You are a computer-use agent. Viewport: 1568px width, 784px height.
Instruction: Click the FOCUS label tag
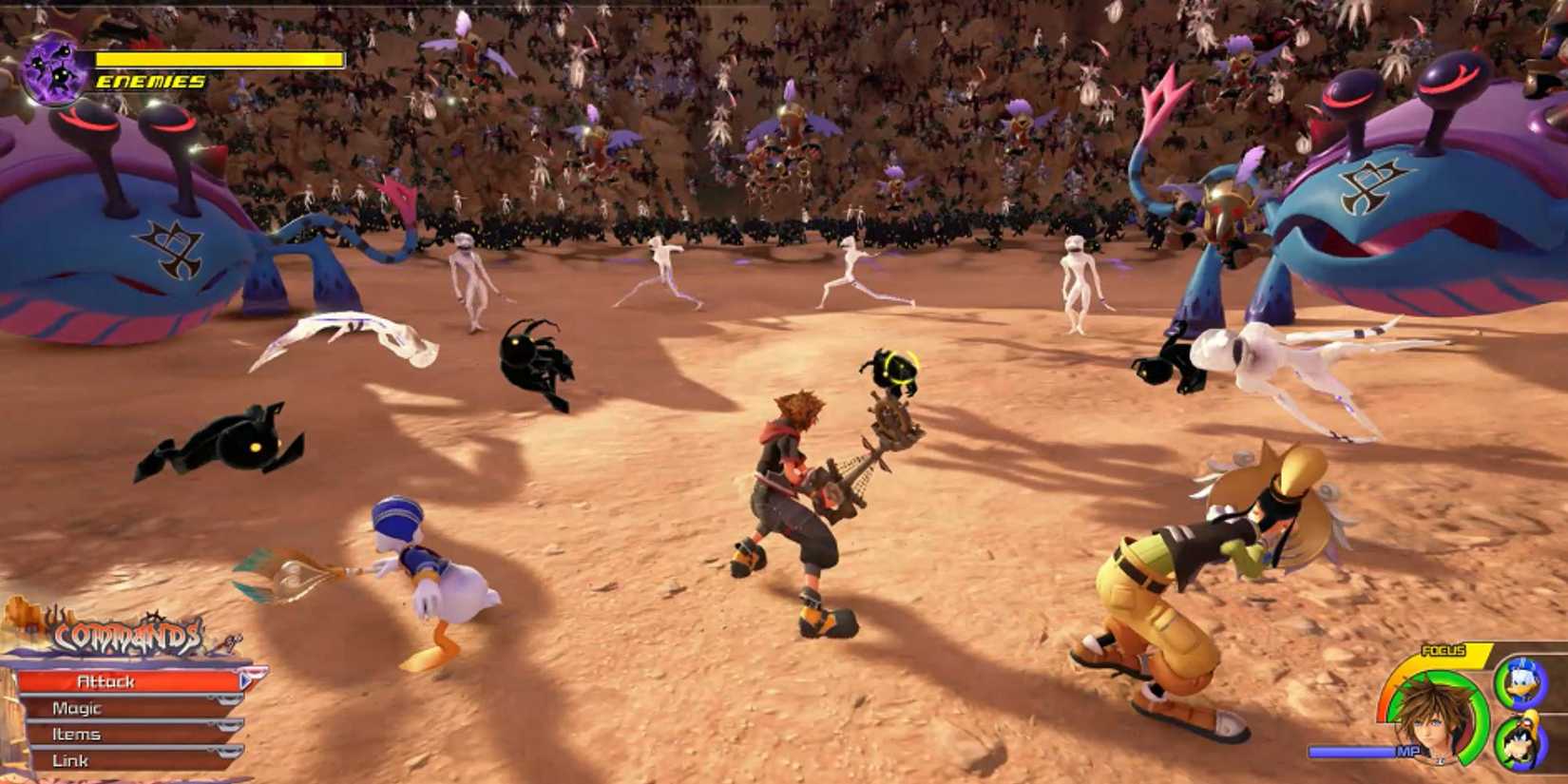(1444, 650)
